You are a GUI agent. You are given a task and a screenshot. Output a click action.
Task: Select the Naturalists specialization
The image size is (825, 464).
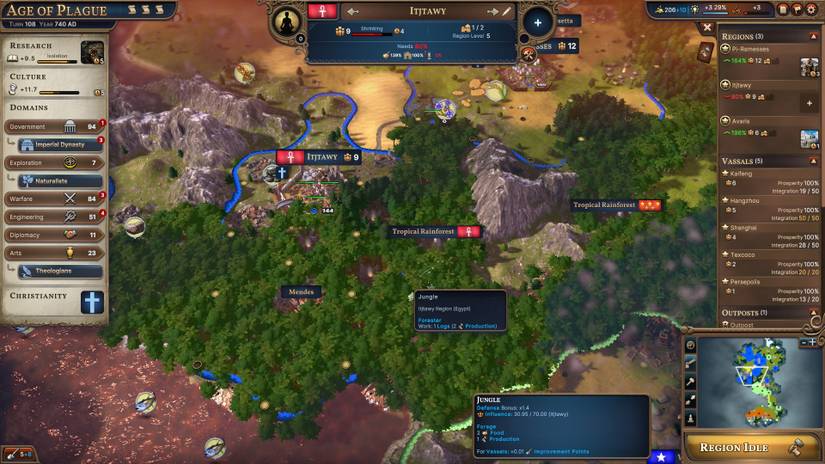point(60,180)
